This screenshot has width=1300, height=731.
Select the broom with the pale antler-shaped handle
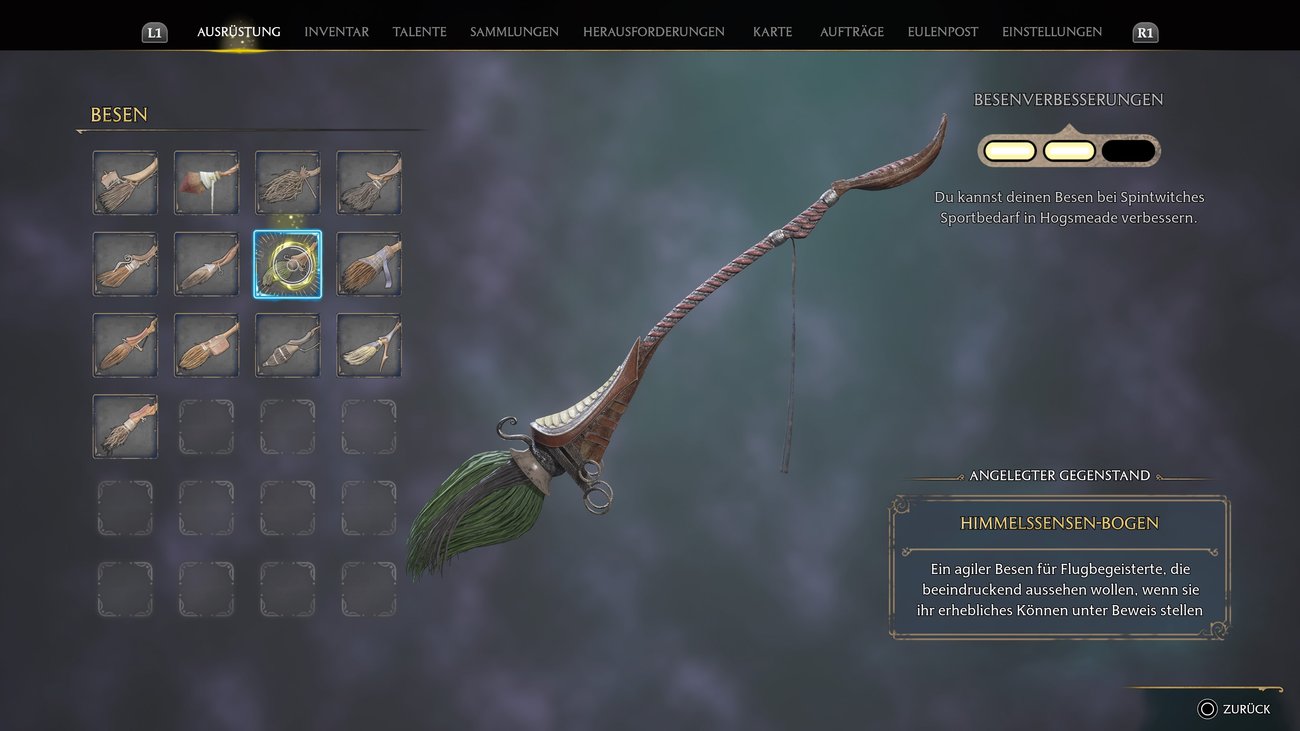click(x=369, y=345)
